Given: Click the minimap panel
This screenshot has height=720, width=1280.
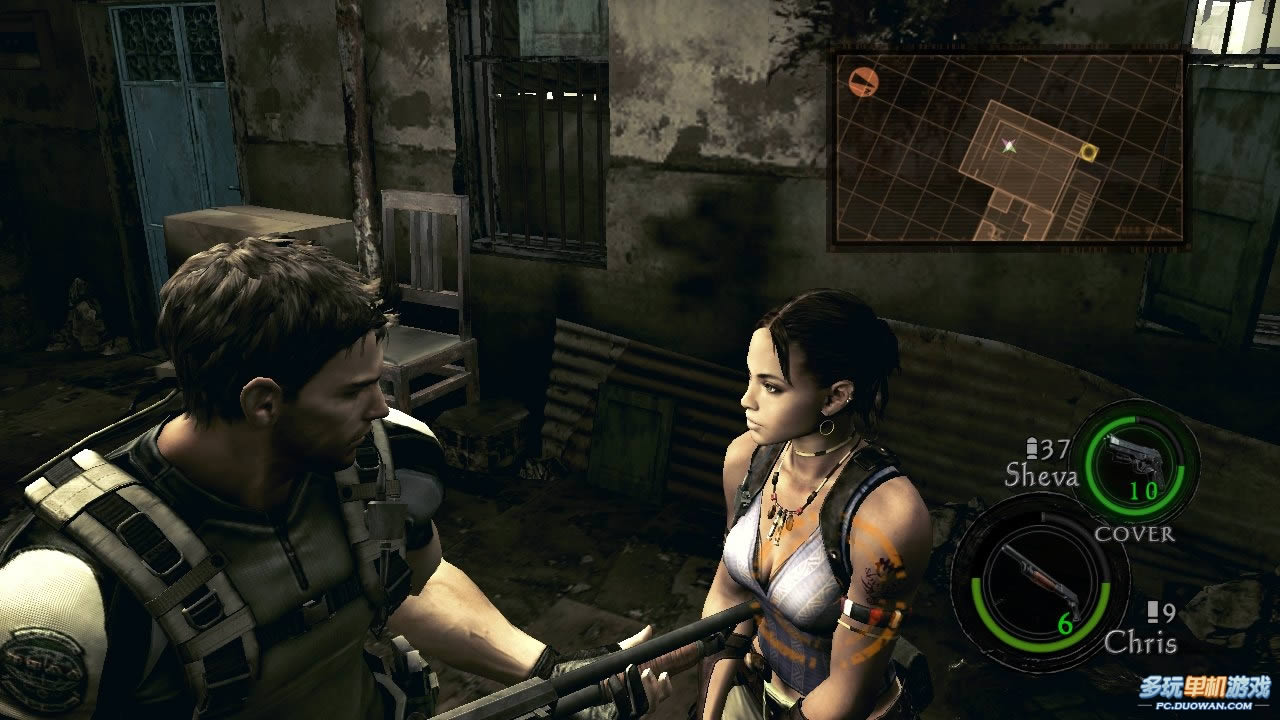Looking at the screenshot, I should pos(1008,148).
